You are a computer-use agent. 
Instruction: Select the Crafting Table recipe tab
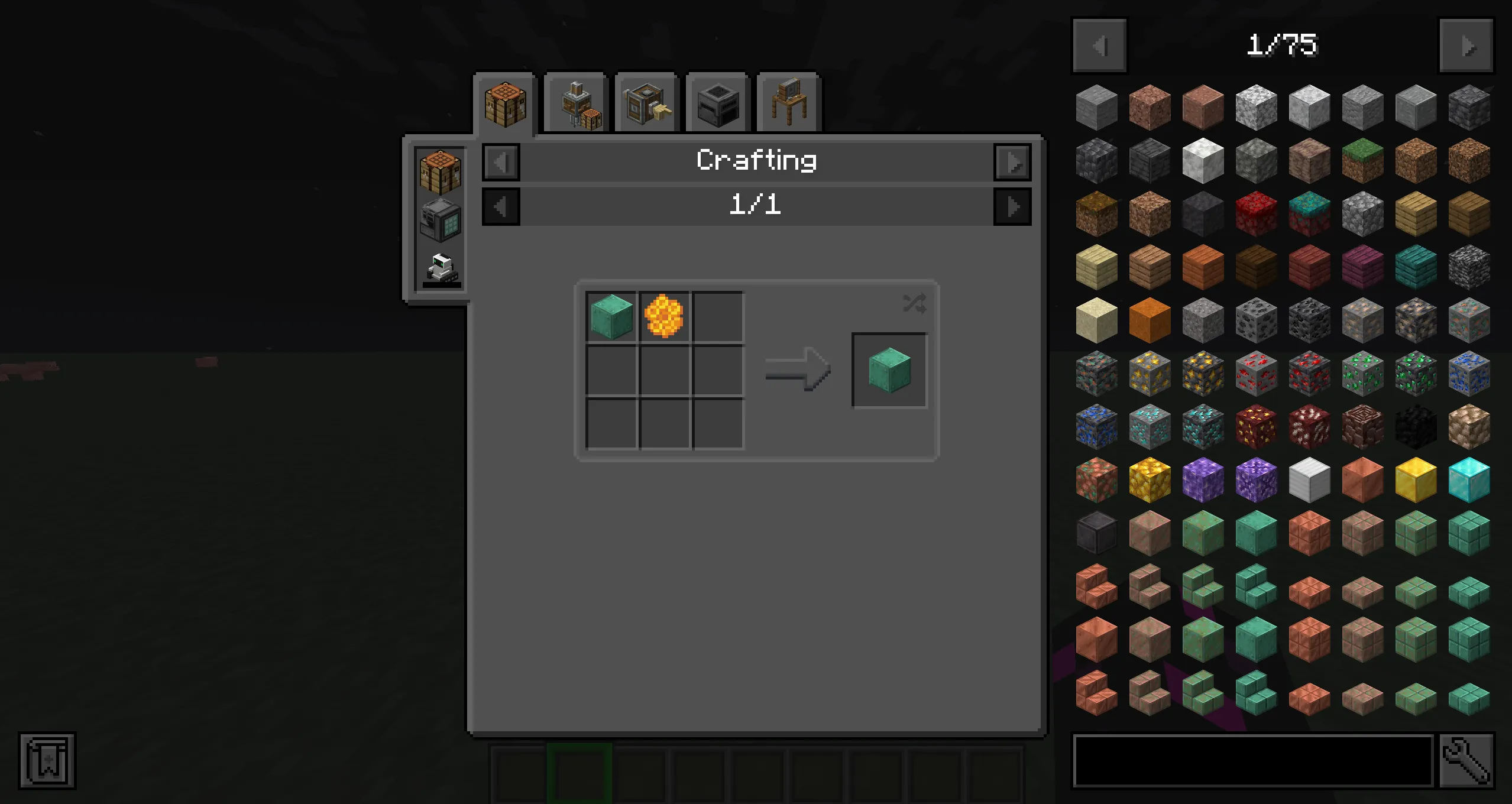click(506, 103)
